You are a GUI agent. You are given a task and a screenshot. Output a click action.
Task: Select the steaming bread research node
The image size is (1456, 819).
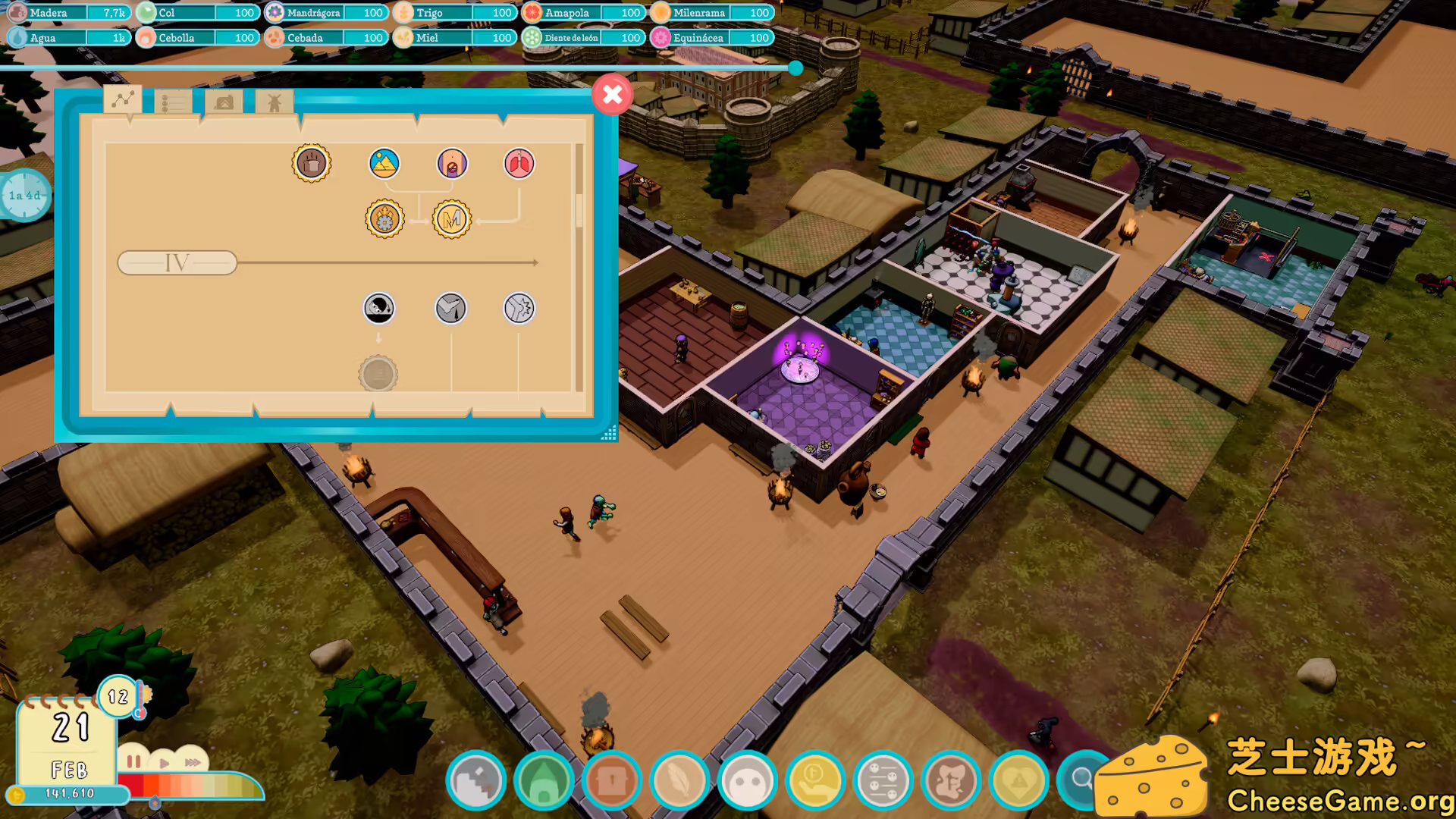312,163
